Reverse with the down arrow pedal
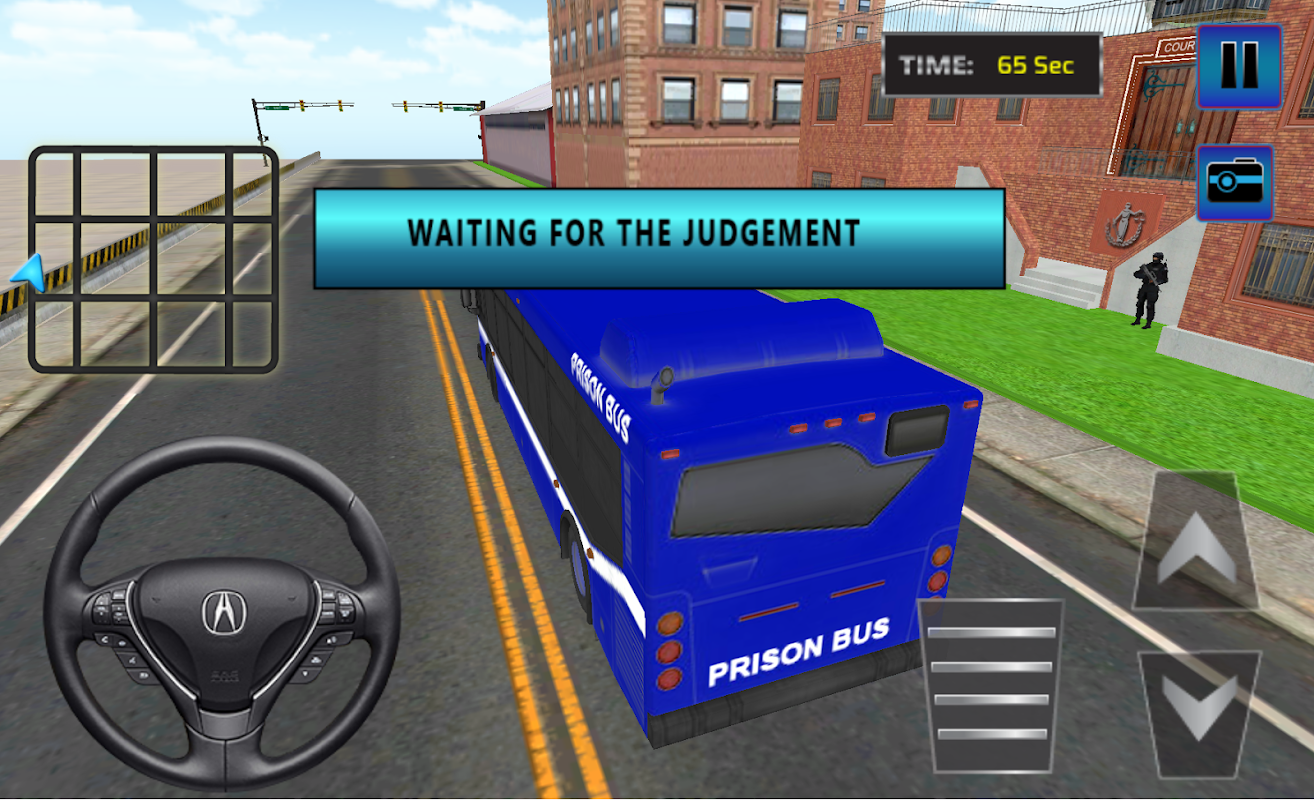This screenshot has height=800, width=1314. pos(1200,713)
